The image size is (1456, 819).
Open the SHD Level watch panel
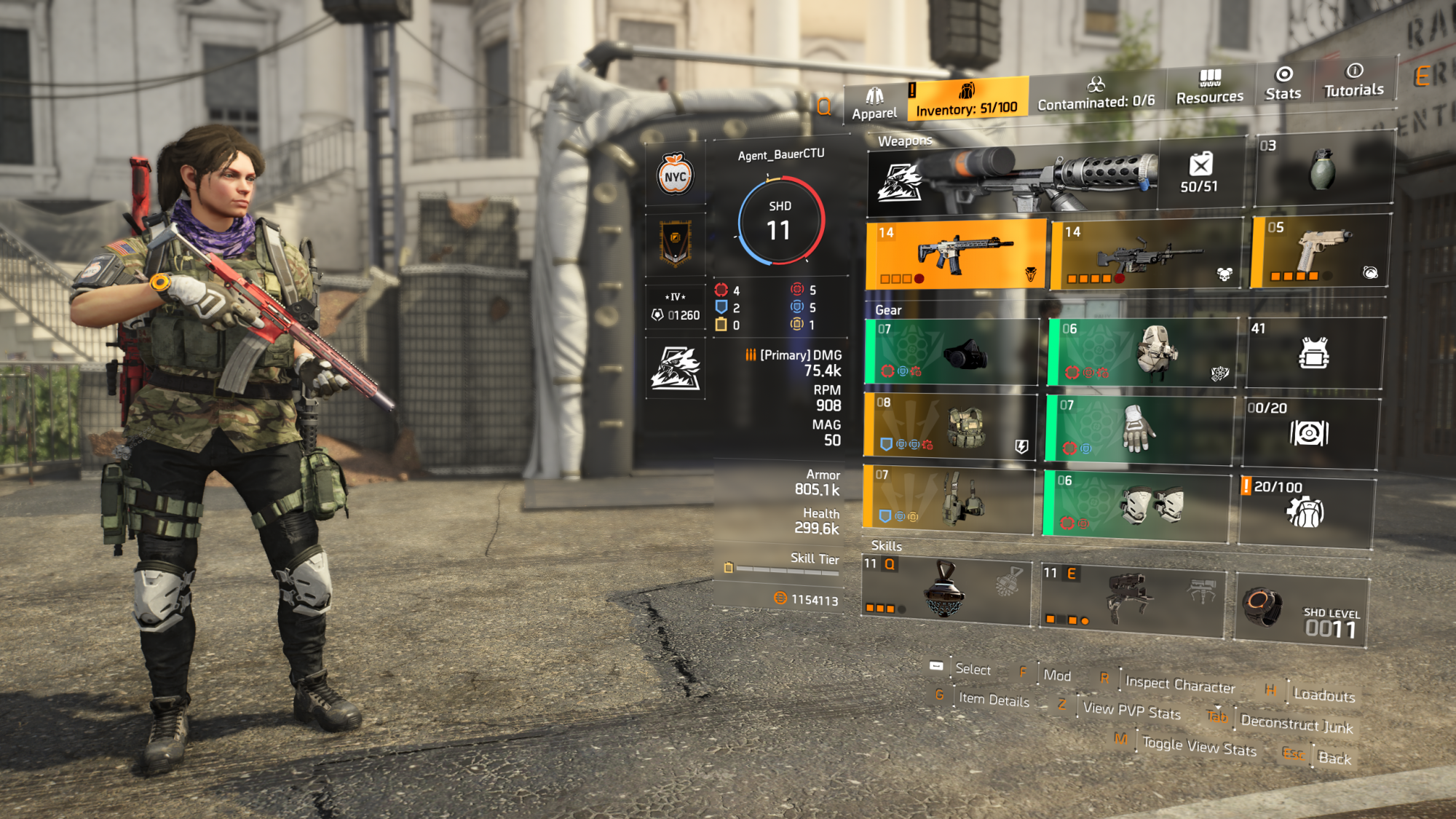(x=1301, y=610)
